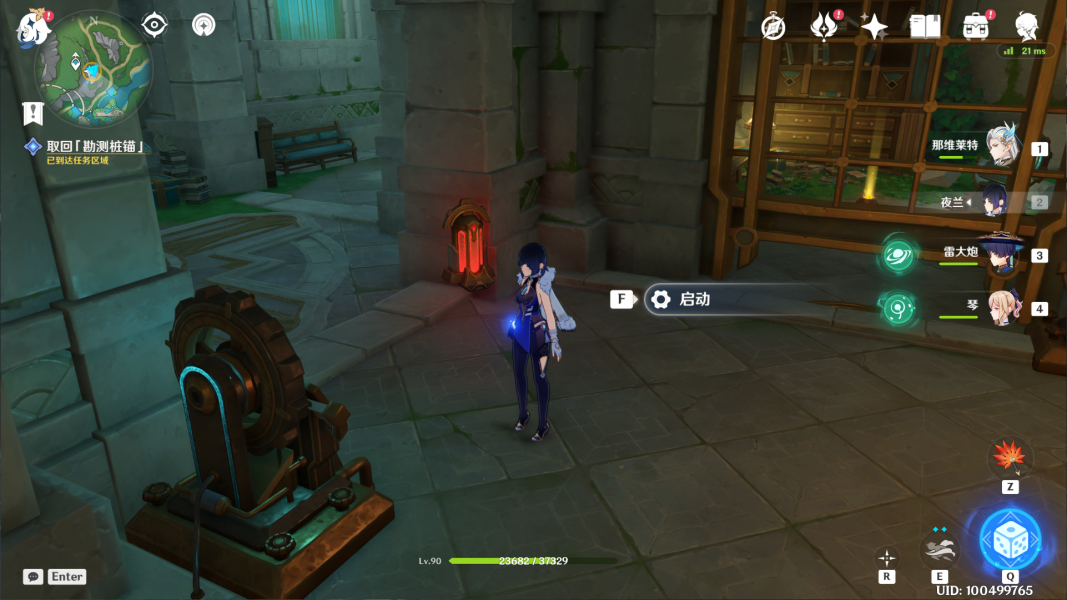Open the compass icon in top bar

773,27
